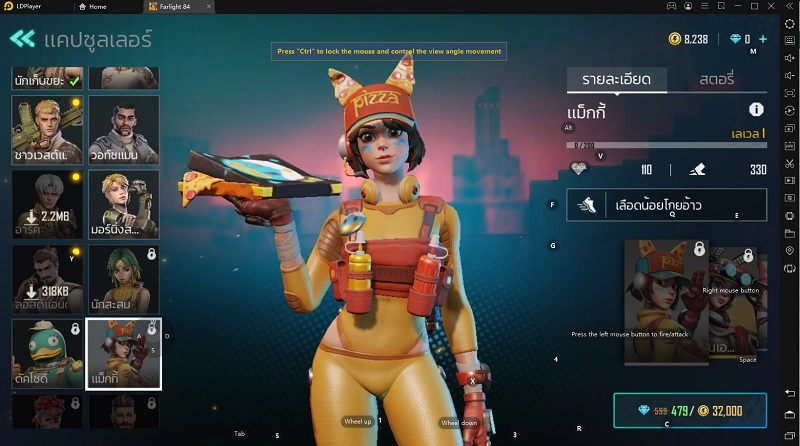The height and width of the screenshot is (446, 800).
Task: Select the capsuler with 318KB download
Action: pos(46,280)
